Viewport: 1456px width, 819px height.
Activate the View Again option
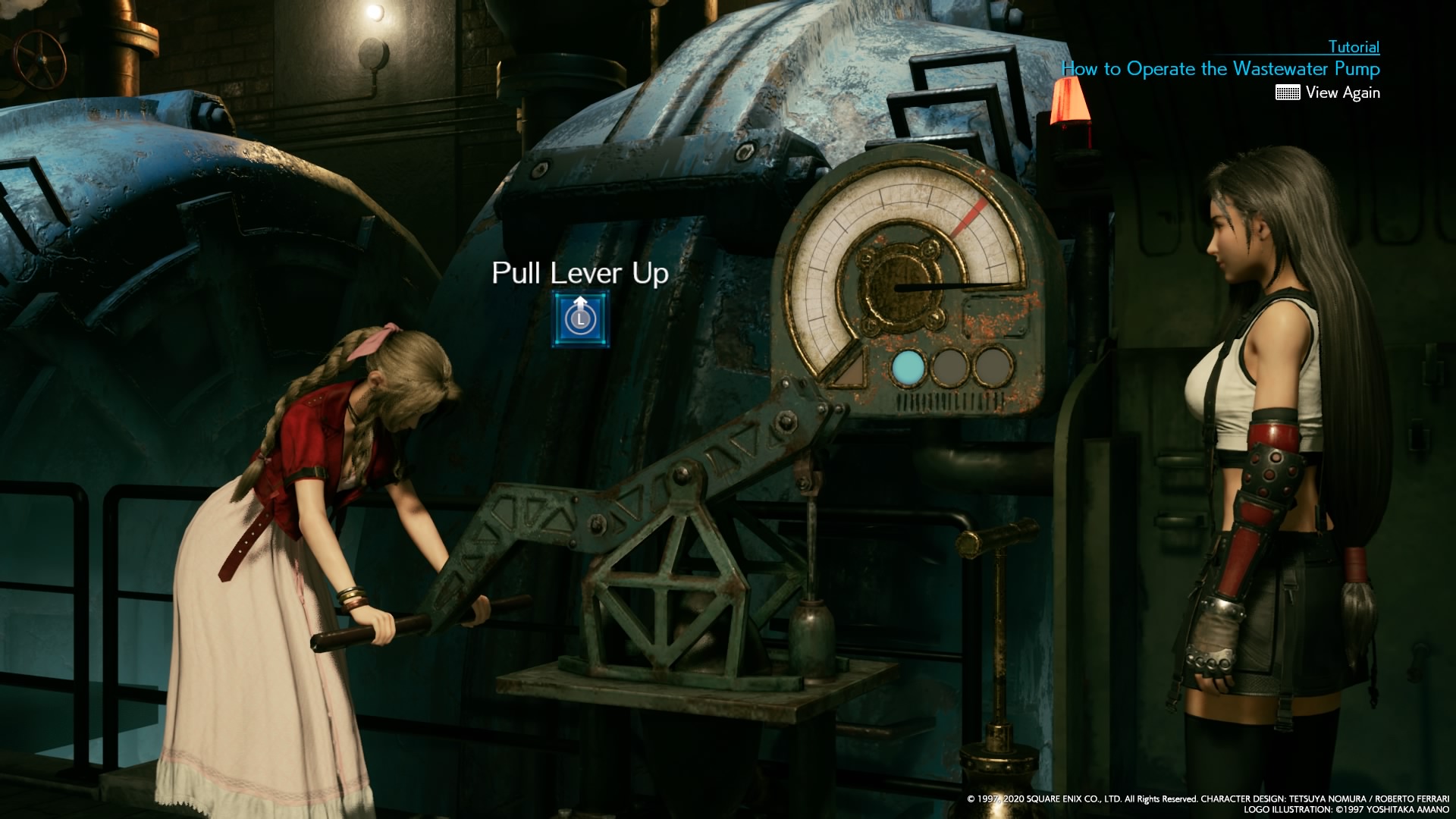point(1344,93)
